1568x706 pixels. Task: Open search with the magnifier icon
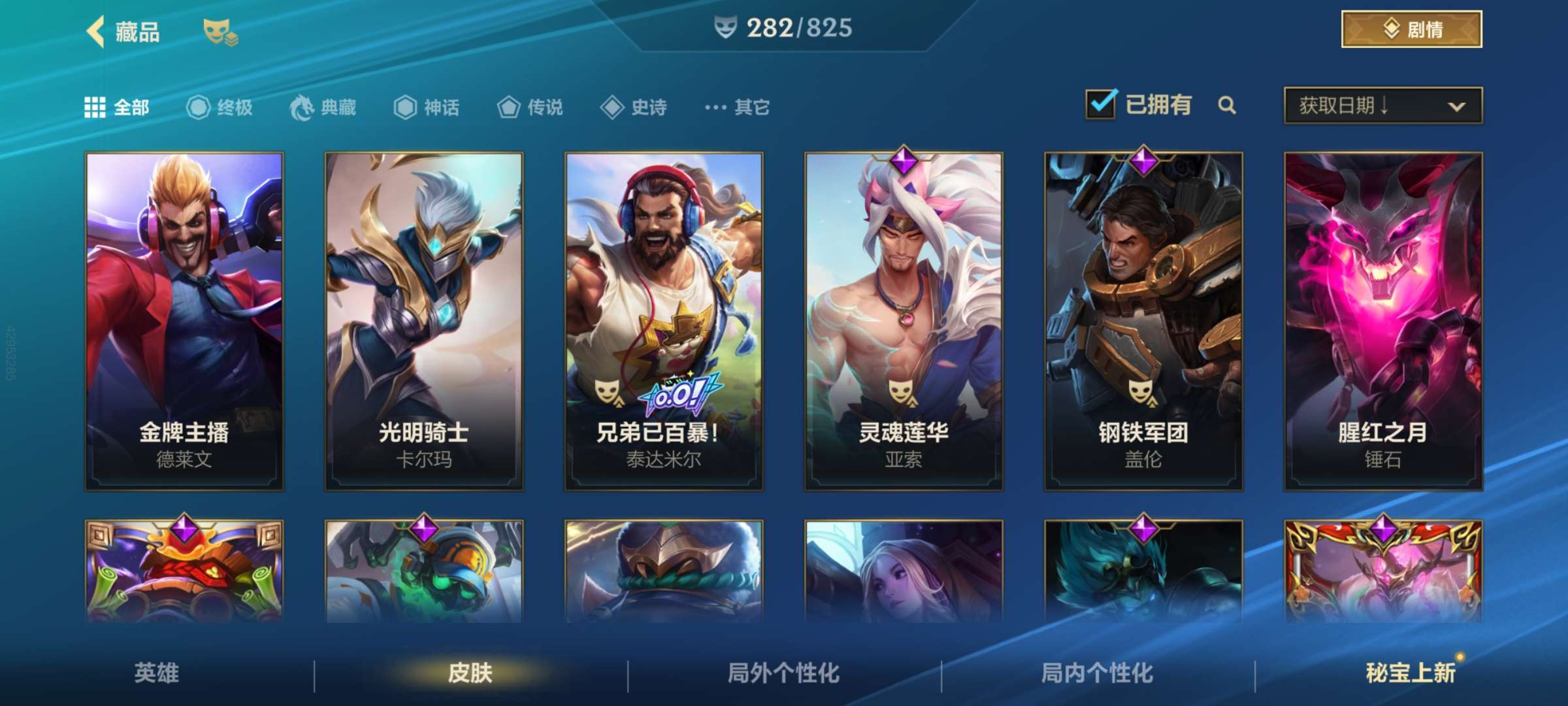1228,105
